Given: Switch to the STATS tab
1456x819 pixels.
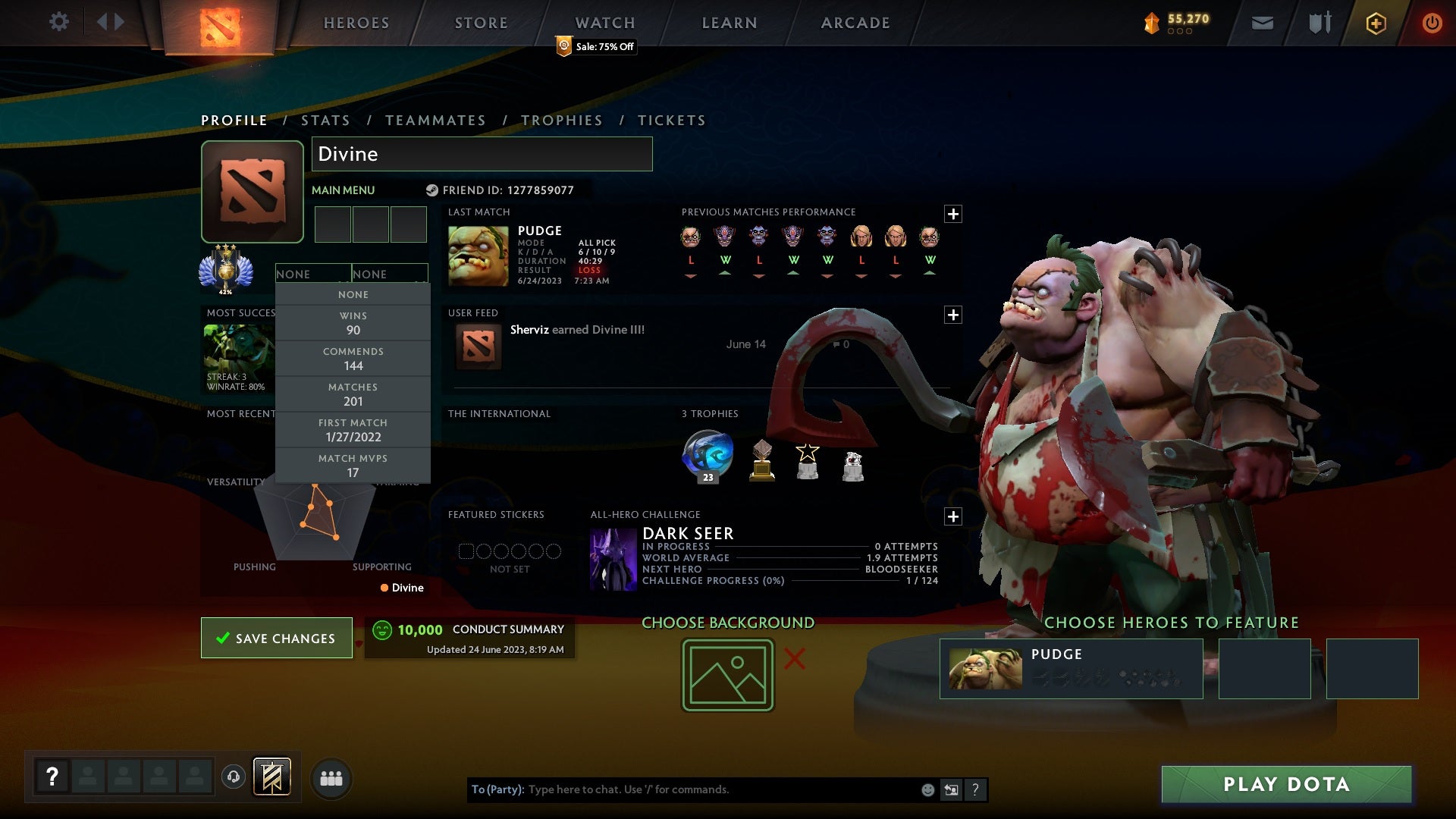Looking at the screenshot, I should click(325, 120).
